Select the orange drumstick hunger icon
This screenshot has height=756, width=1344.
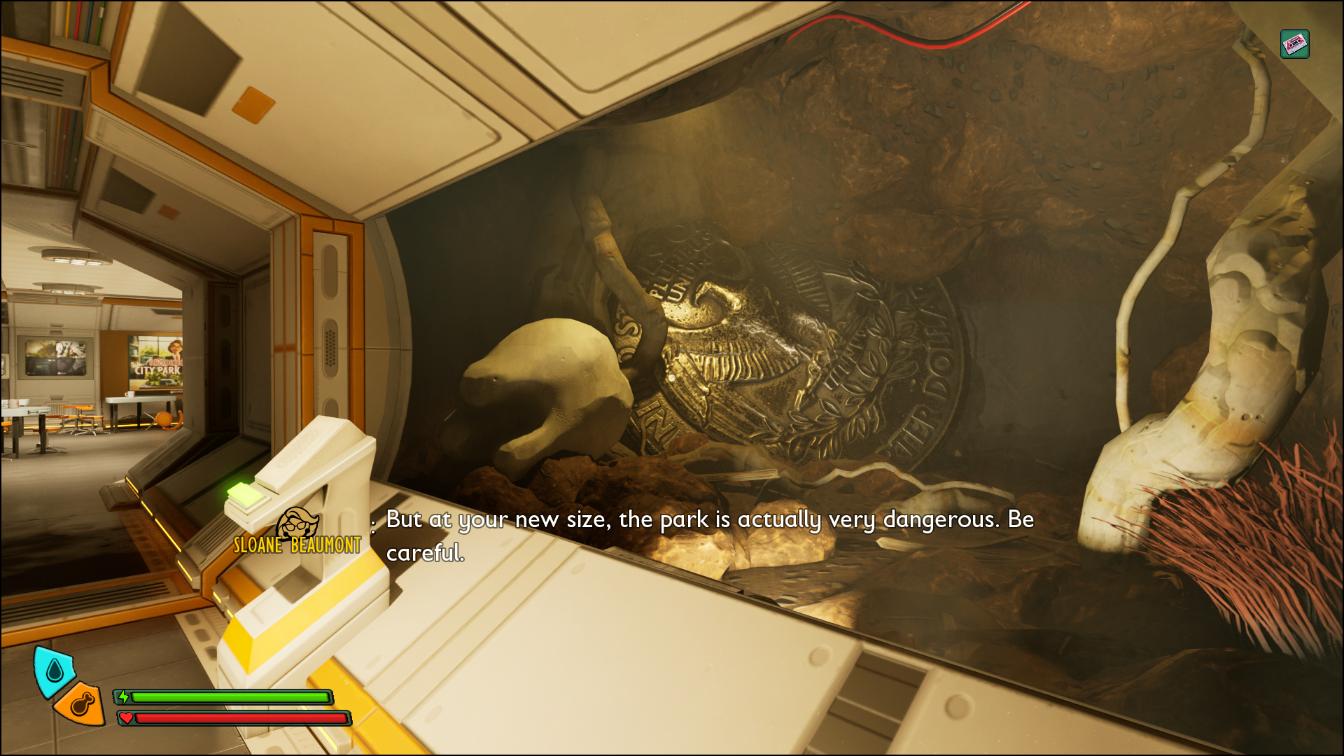(81, 705)
